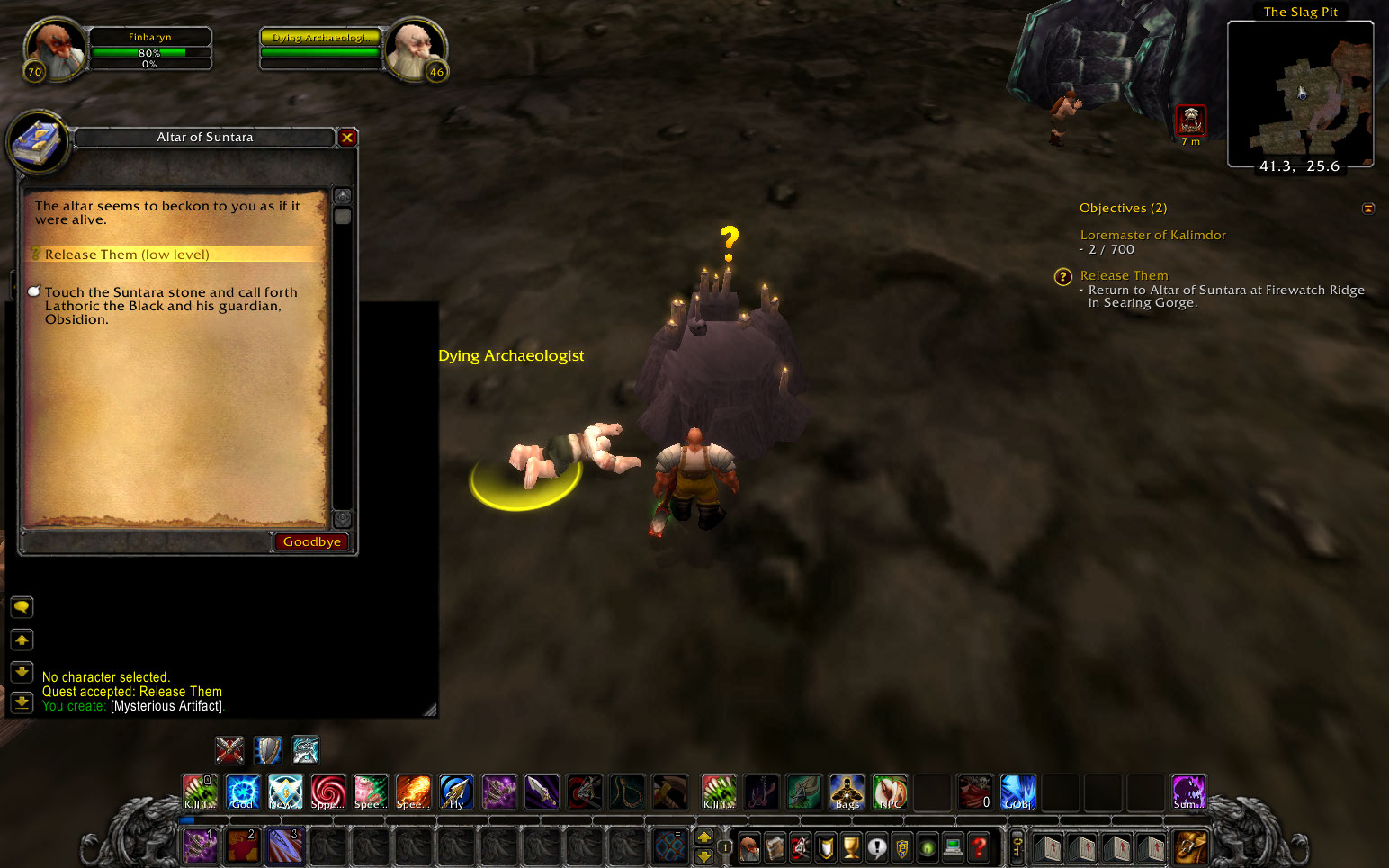The width and height of the screenshot is (1389, 868).
Task: Select the Dying Archaeologist's health bar
Action: pos(321,51)
